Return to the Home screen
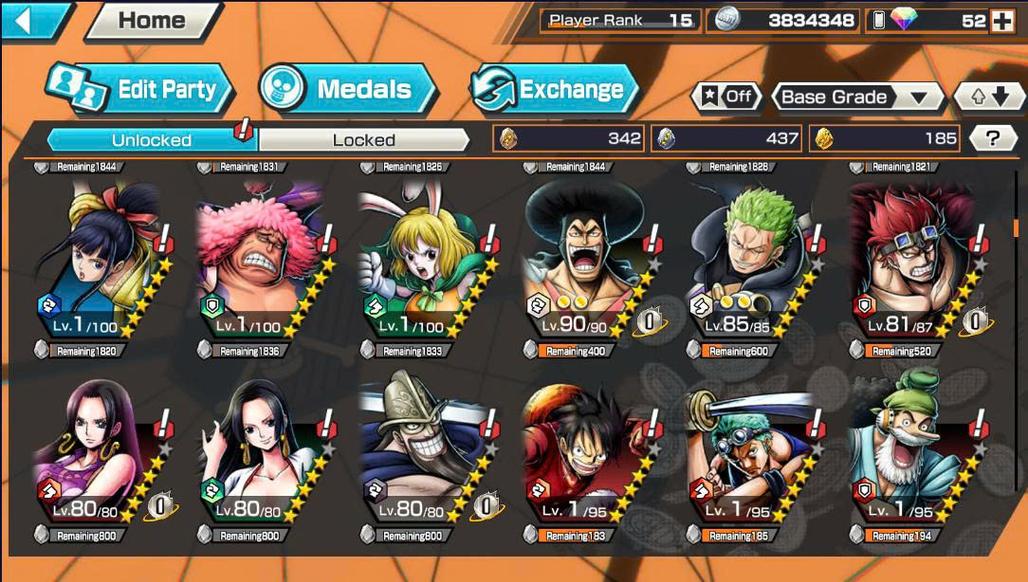The width and height of the screenshot is (1028, 582). [x=152, y=20]
